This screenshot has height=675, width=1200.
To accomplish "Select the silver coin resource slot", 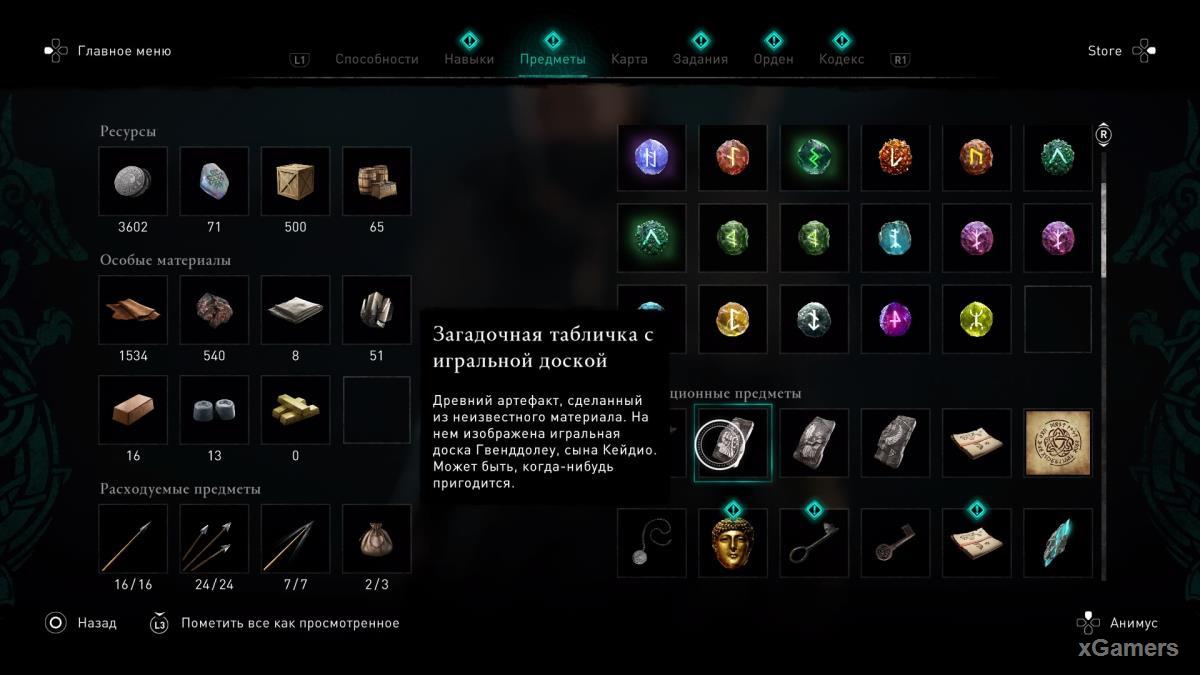I will pos(133,181).
